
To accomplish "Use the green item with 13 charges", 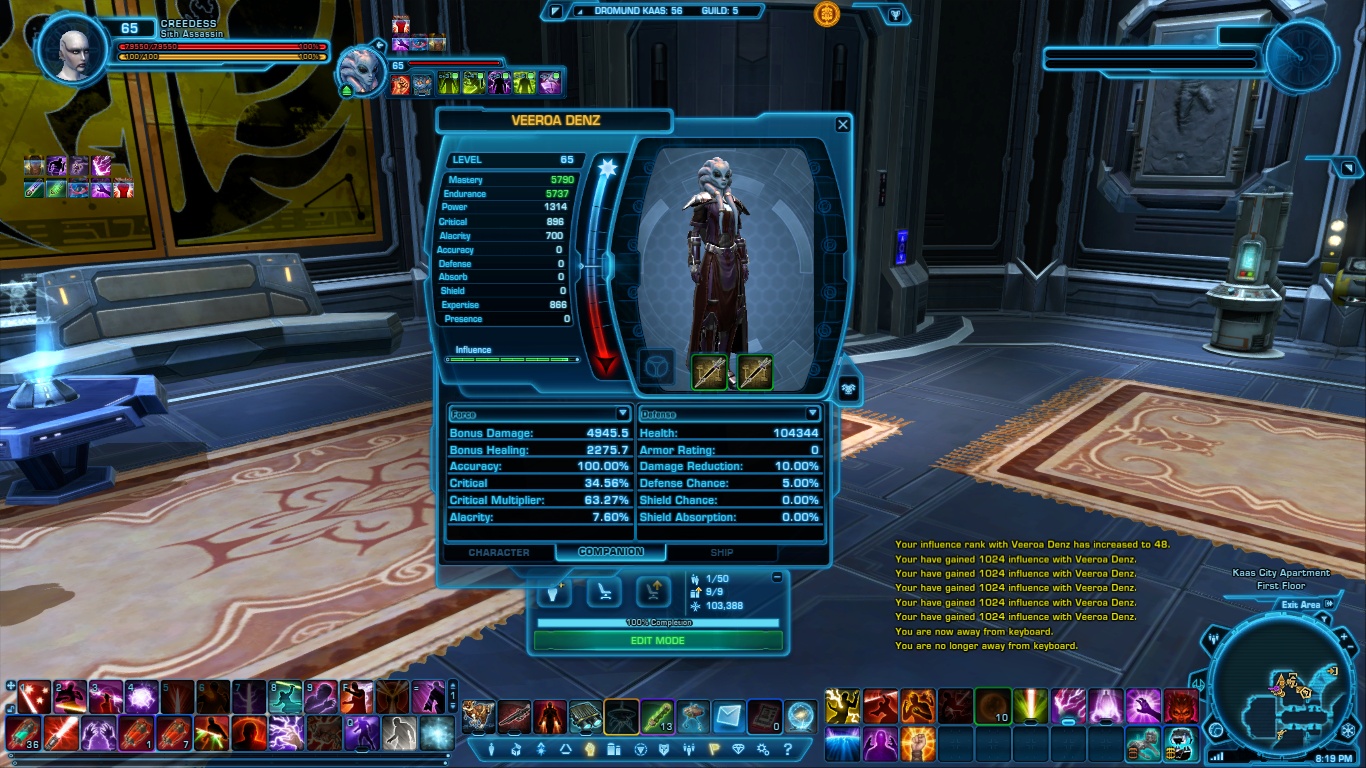I will 656,716.
